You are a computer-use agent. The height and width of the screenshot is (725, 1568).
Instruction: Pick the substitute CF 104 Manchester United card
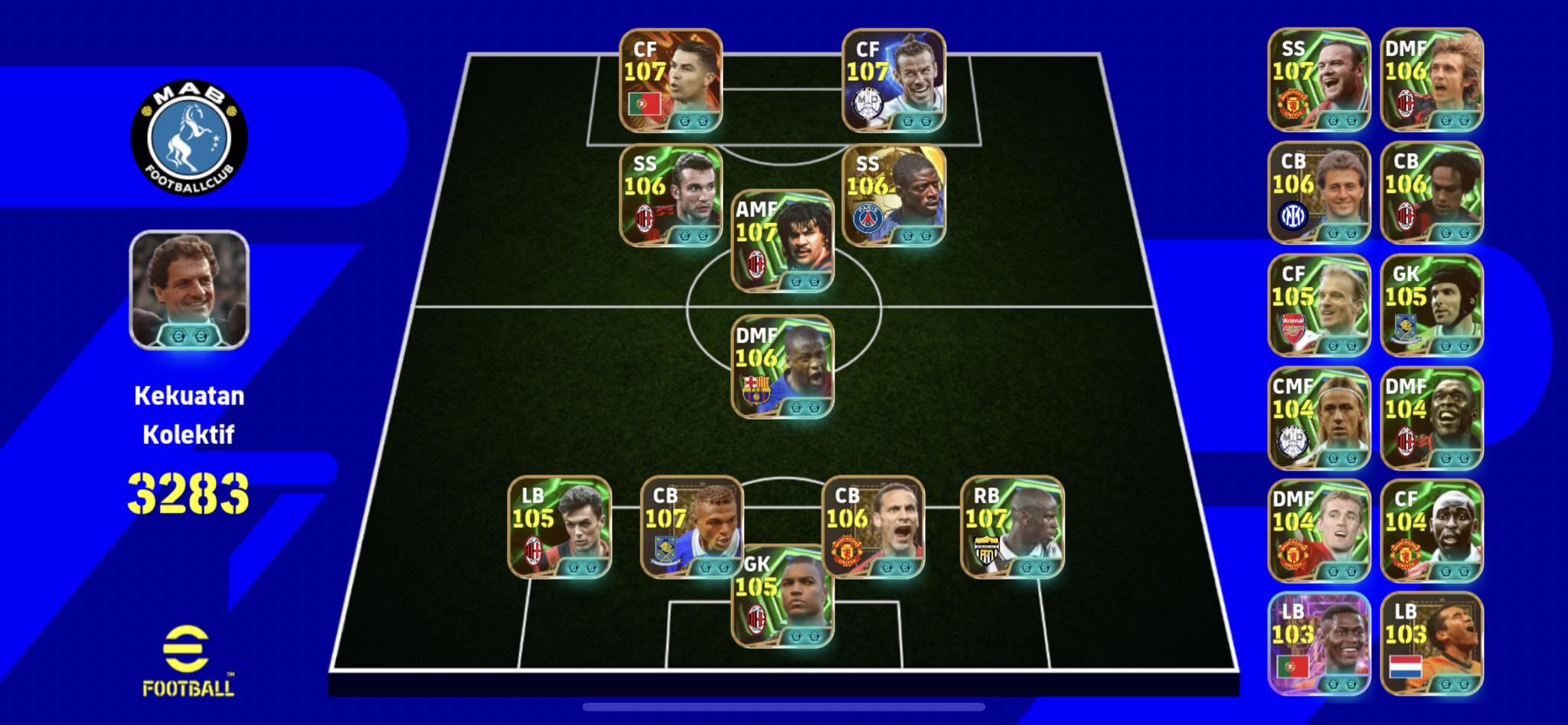pyautogui.click(x=1431, y=531)
